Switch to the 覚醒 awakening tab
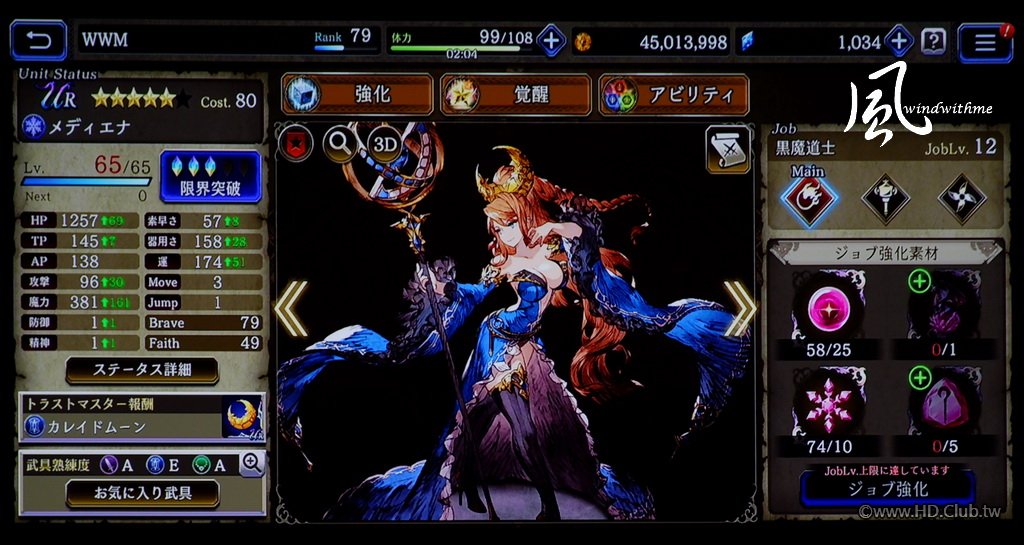Viewport: 1024px width, 545px height. pos(515,95)
